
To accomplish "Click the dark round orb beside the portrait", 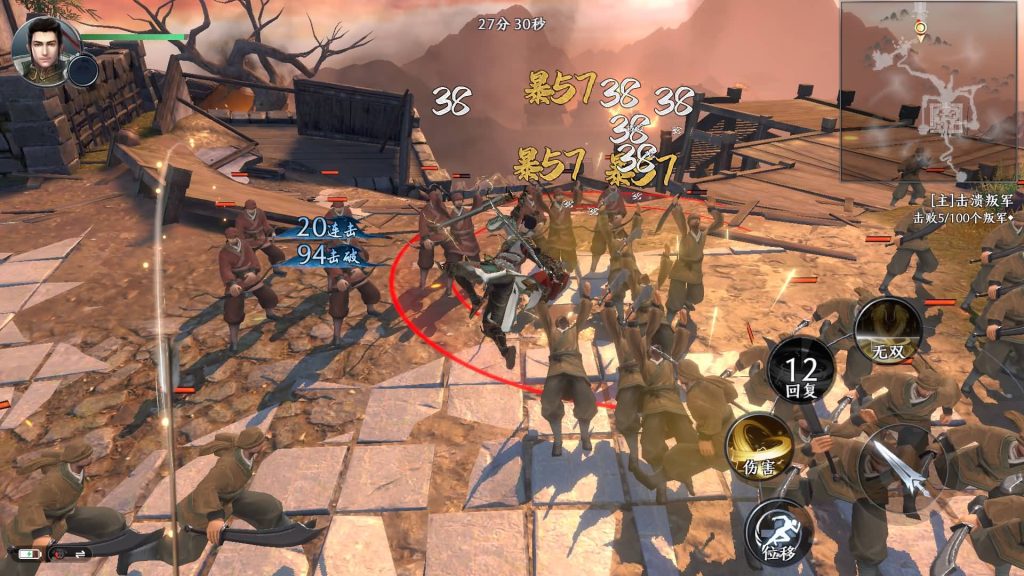I will [83, 69].
